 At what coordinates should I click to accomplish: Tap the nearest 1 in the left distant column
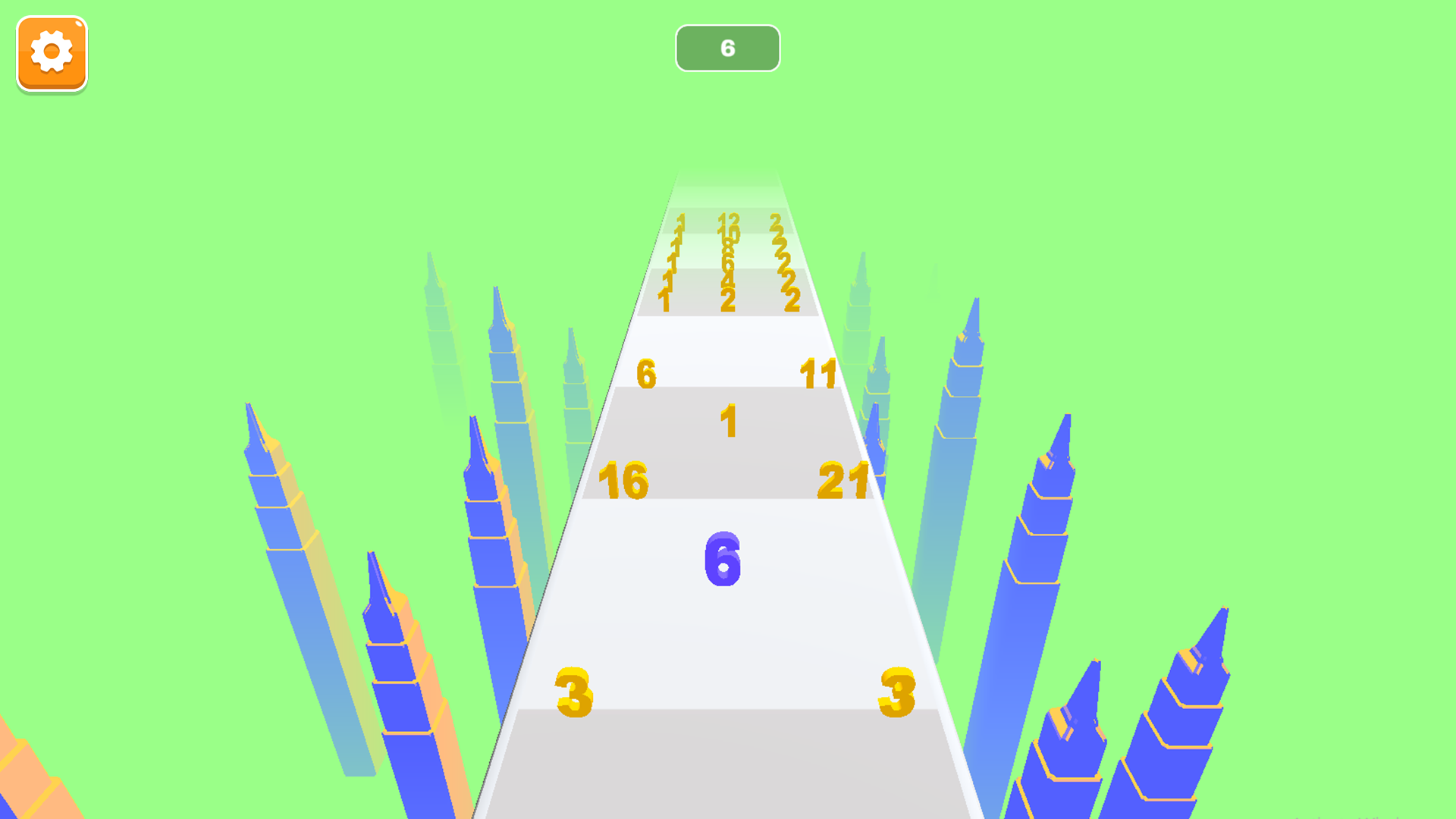coord(665,298)
